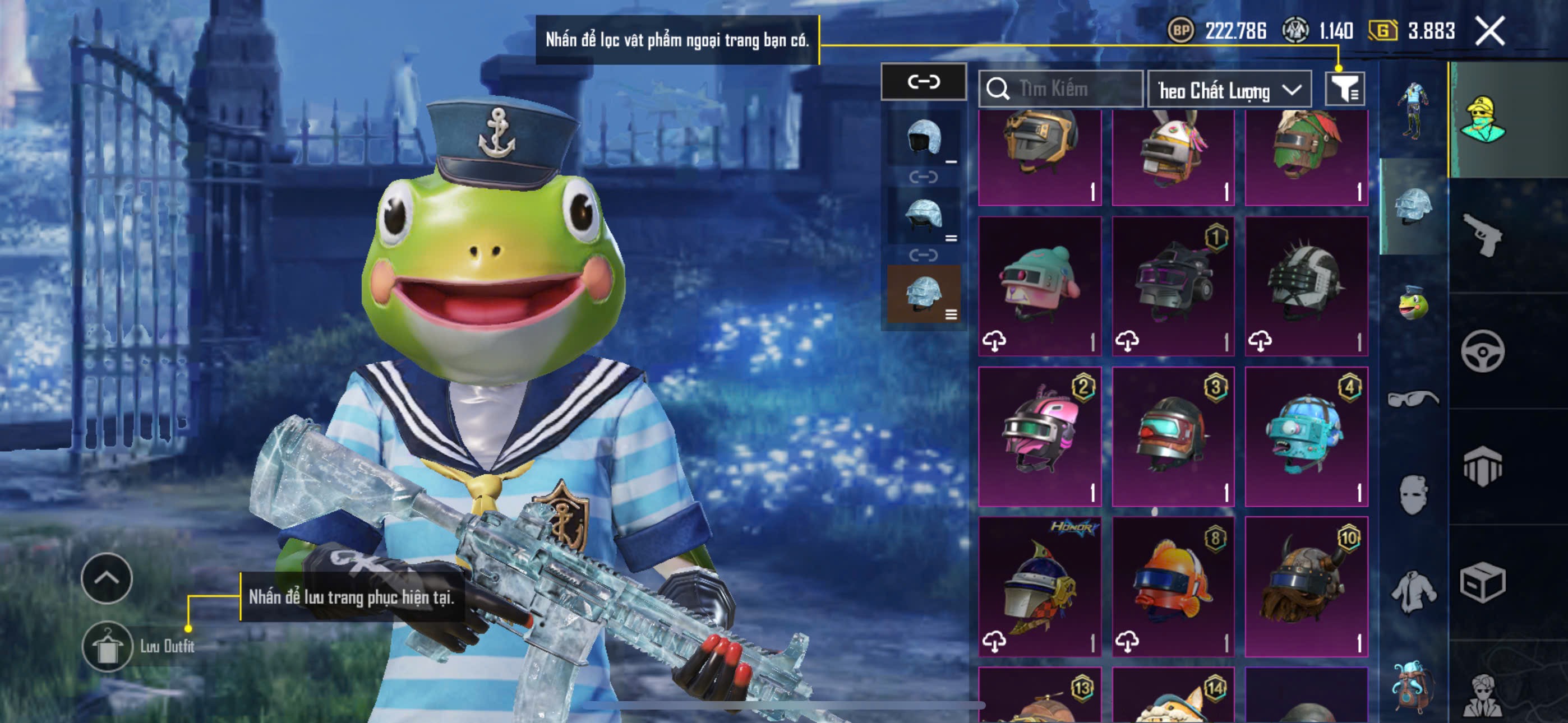Open the owned-items filter button
The image size is (1568, 723).
[1345, 90]
